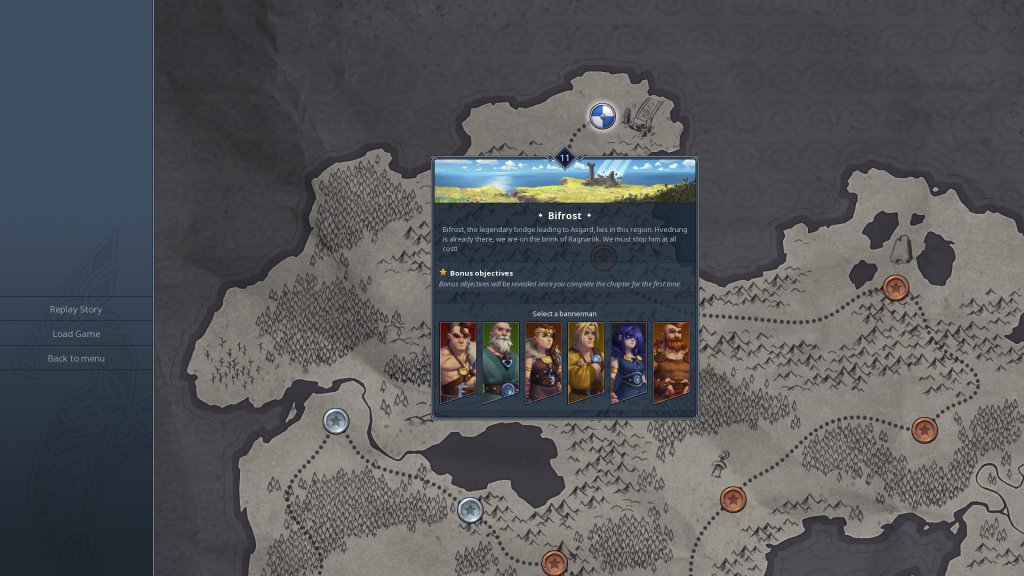Viewport: 1024px width, 576px height.
Task: Go back to menu
Action: 76,358
